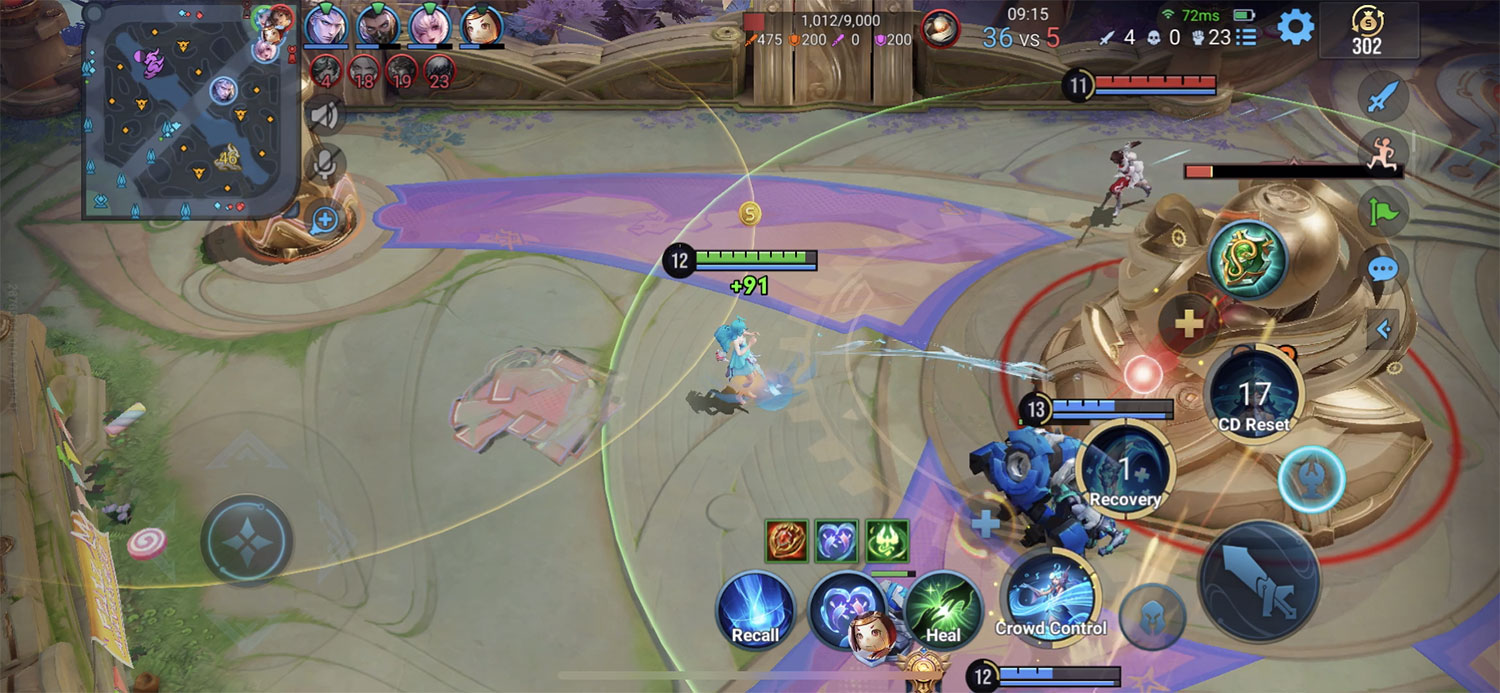This screenshot has height=693, width=1500.
Task: Use the green Heal spell
Action: click(x=943, y=610)
